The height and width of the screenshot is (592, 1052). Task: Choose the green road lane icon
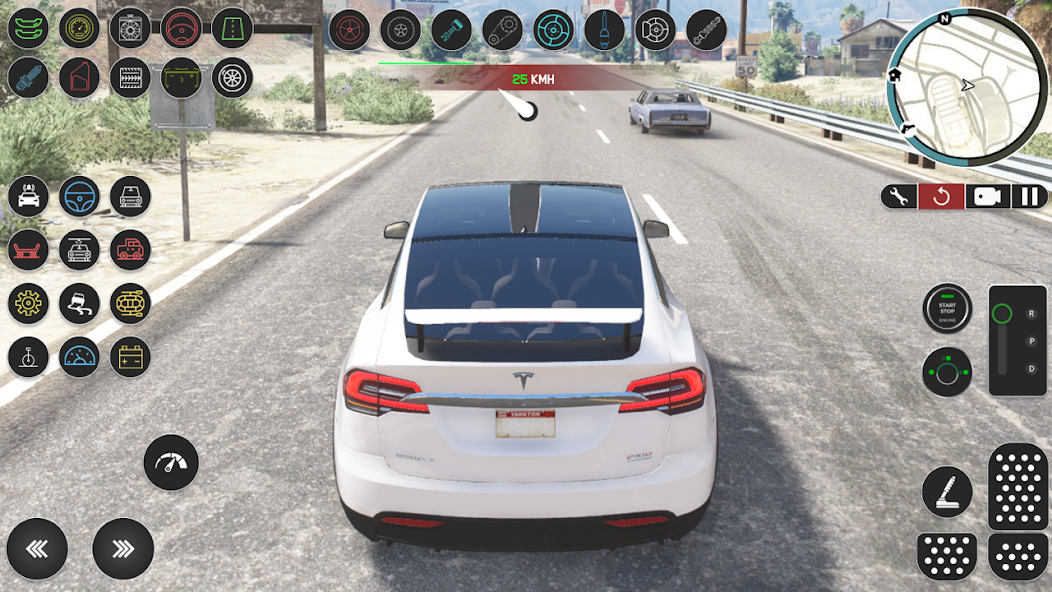coord(232,28)
